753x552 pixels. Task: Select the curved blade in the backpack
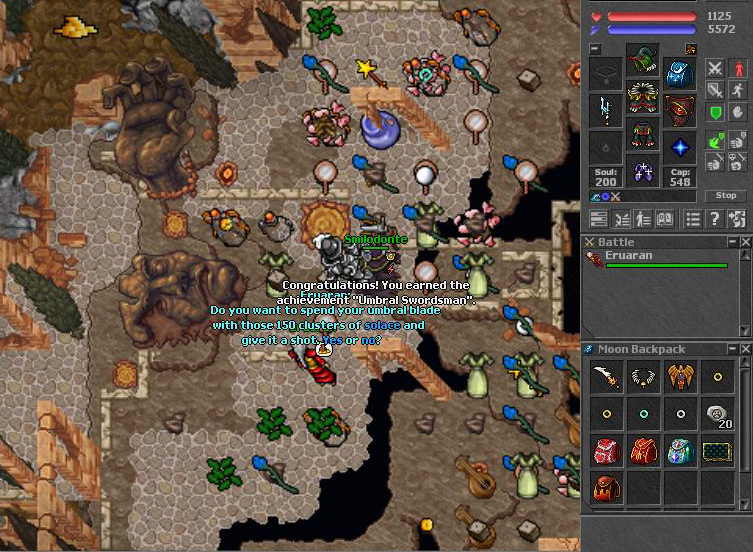605,378
